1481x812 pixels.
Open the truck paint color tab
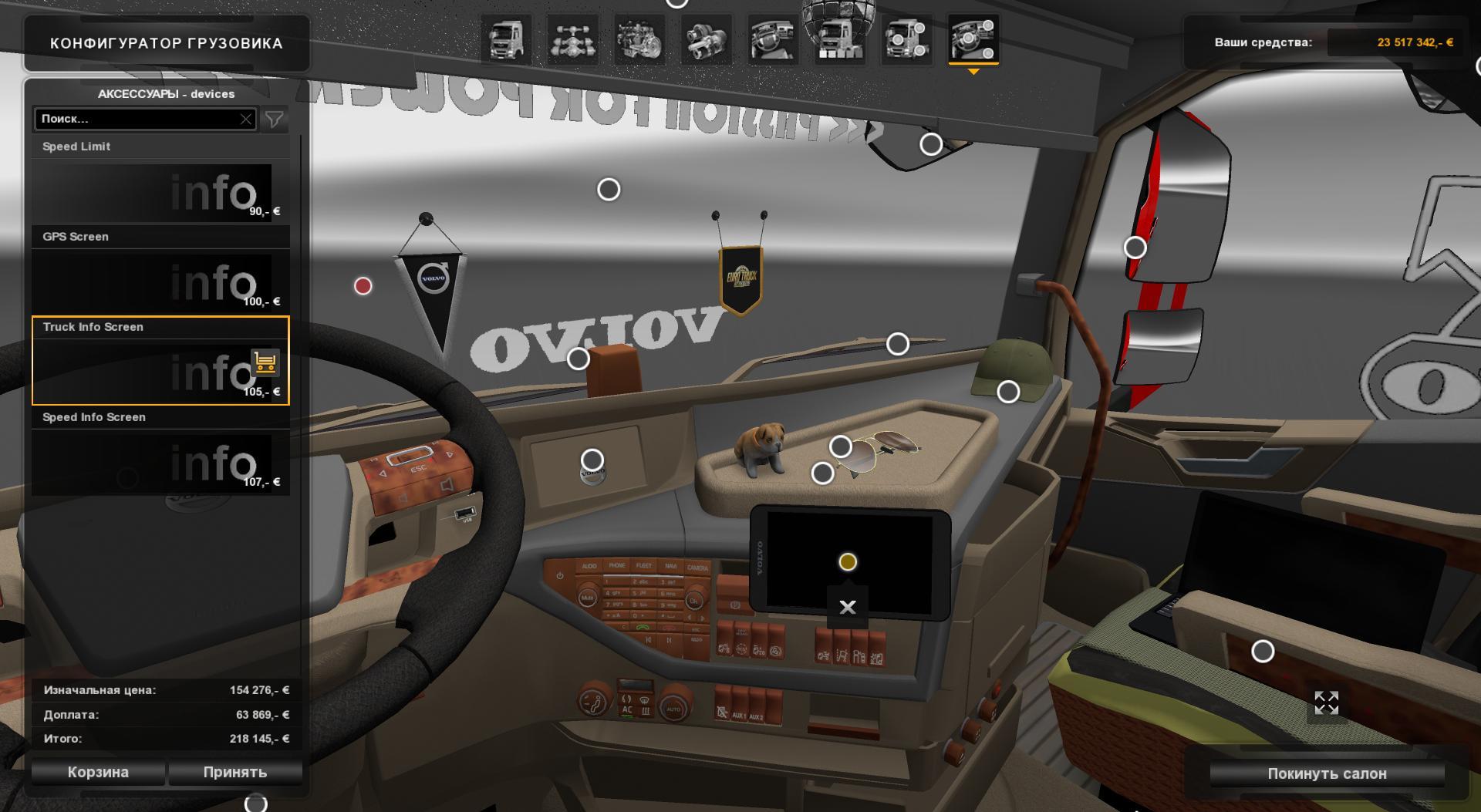coord(839,40)
